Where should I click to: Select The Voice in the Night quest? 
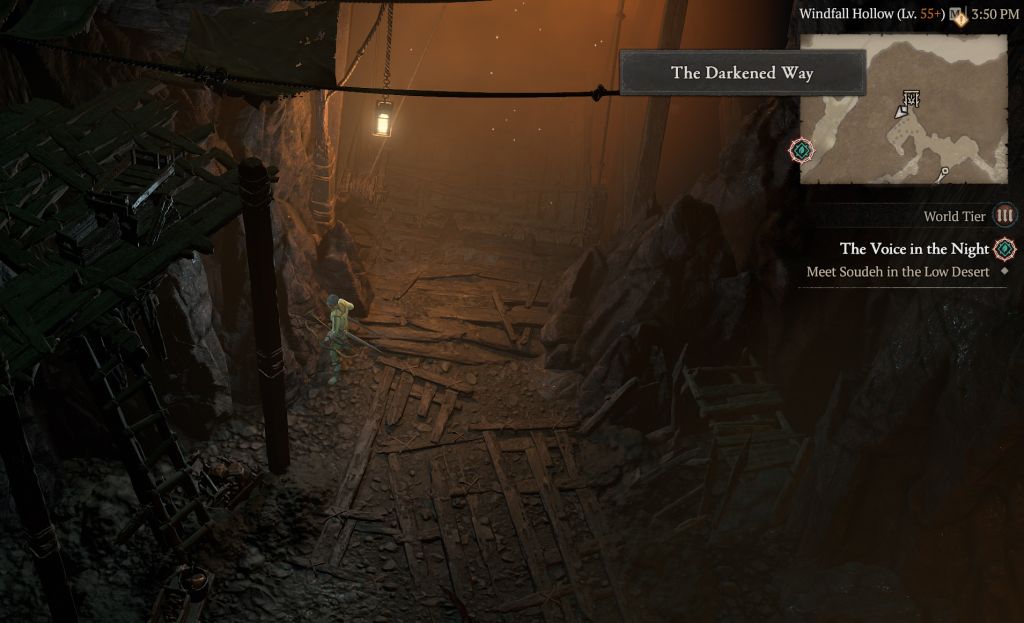(914, 249)
